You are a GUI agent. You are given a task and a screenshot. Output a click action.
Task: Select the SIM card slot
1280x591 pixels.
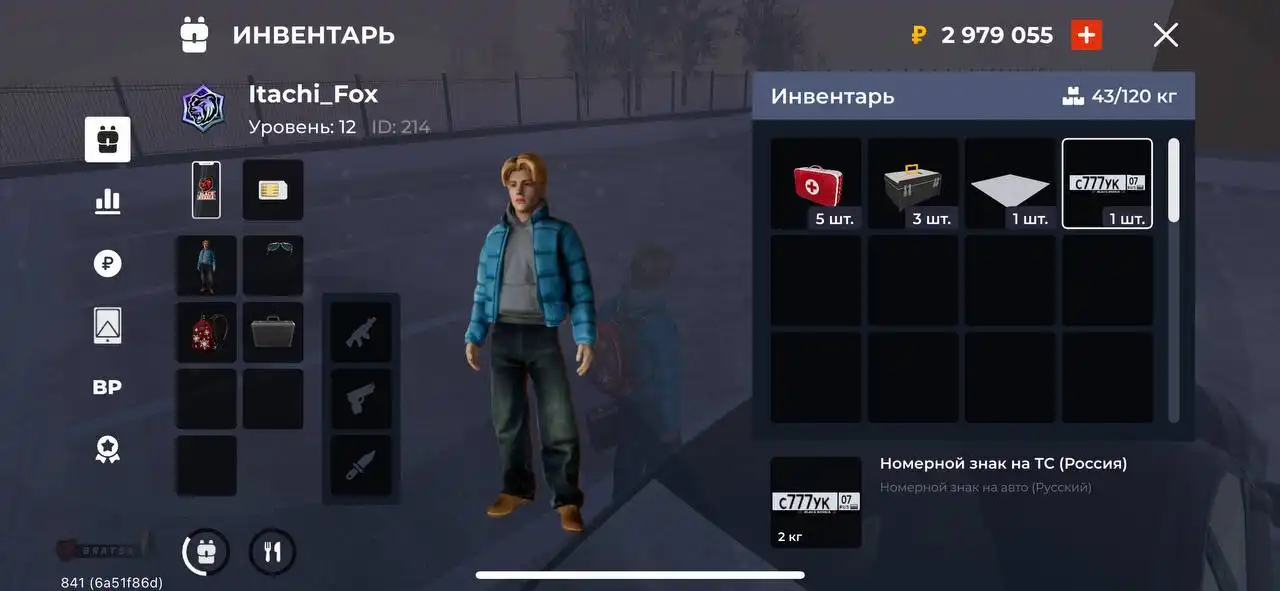(x=273, y=190)
